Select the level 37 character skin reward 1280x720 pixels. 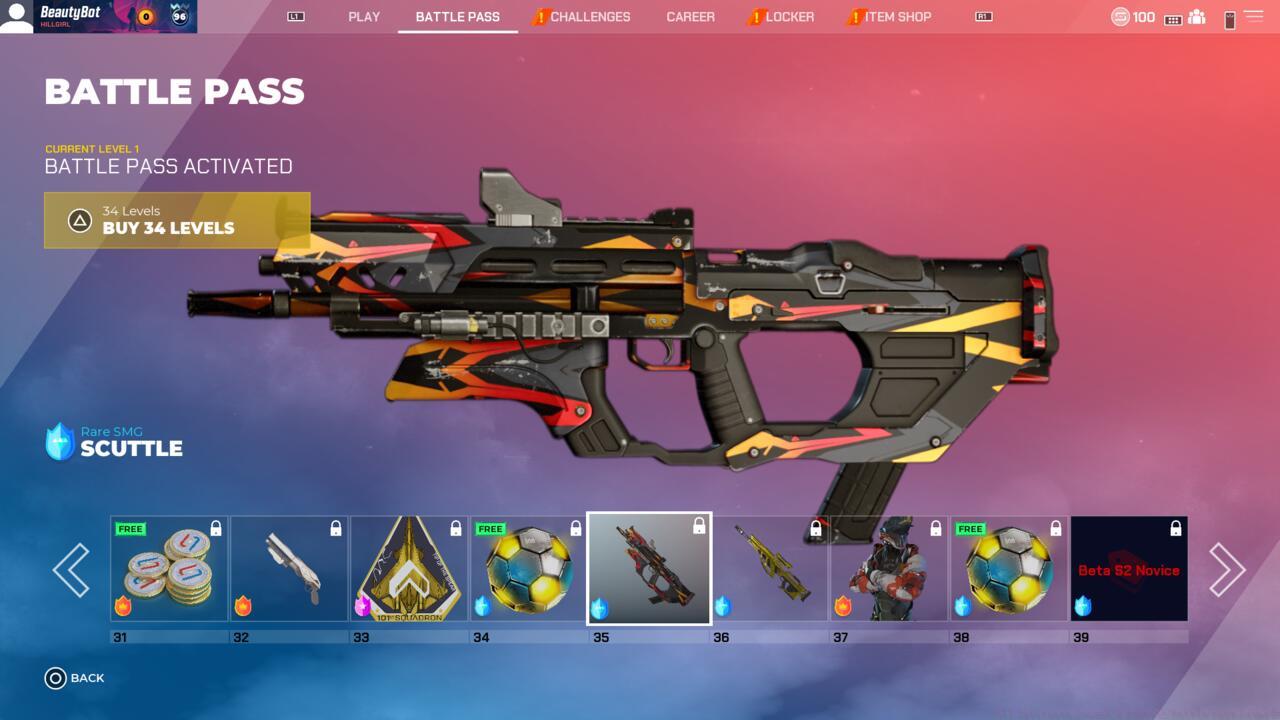(x=889, y=569)
